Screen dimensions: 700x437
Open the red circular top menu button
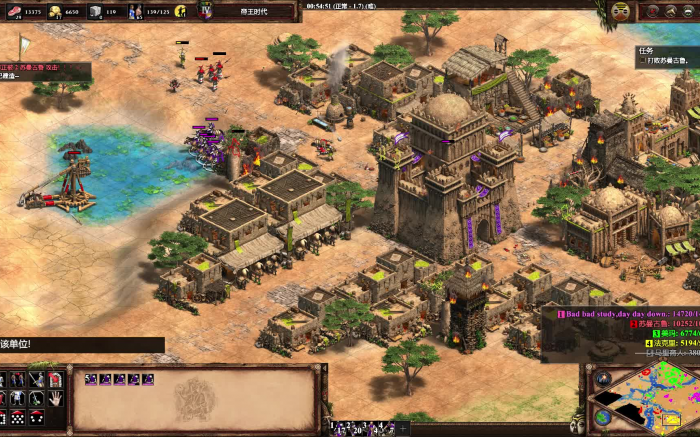point(652,11)
